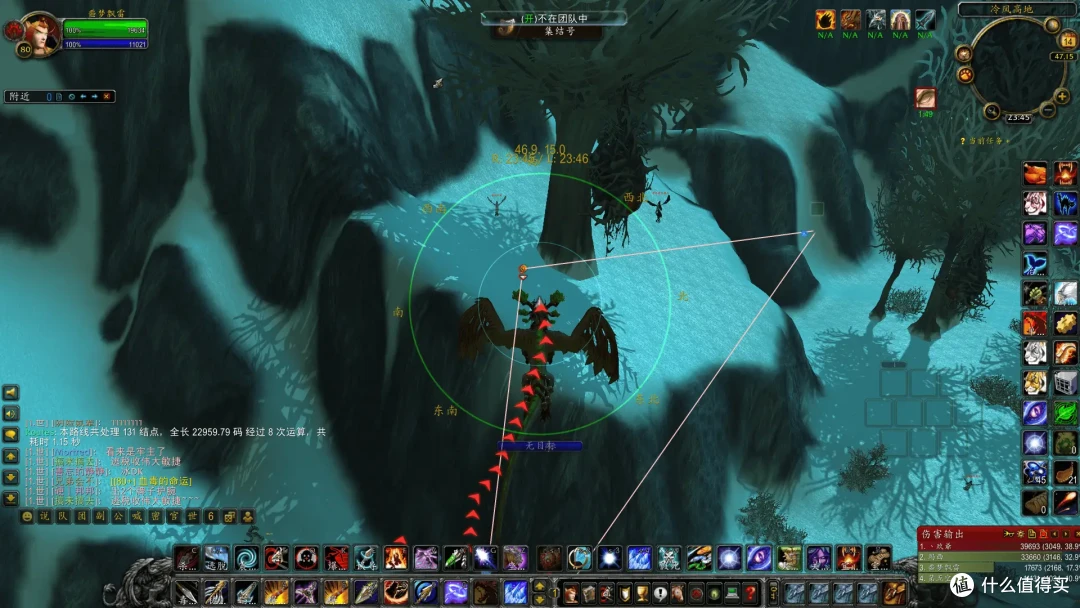Screen dimensions: 1080x608
Task: Click the right arrow in the 附近 panel
Action: [x=94, y=97]
